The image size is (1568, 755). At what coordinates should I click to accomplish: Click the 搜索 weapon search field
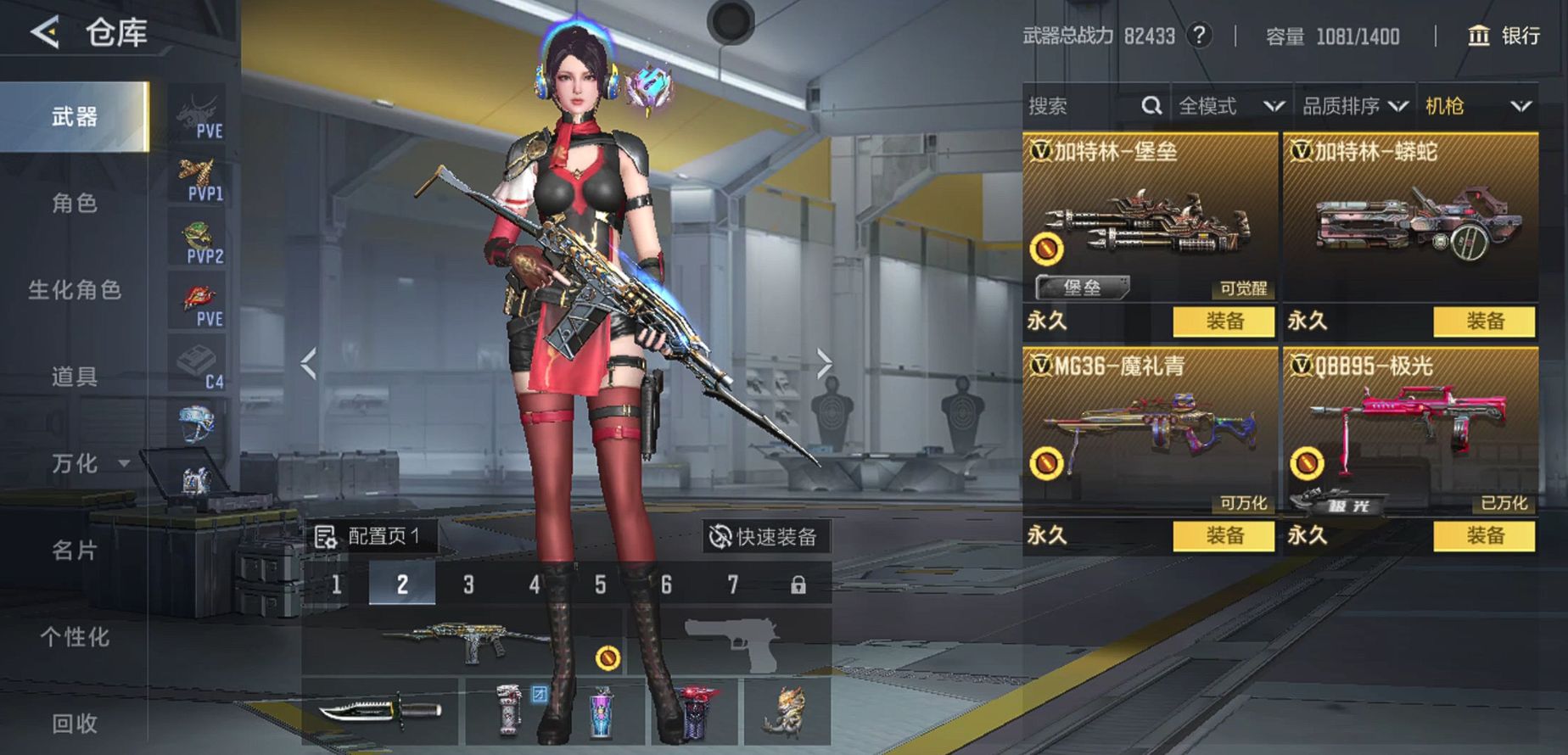tap(1082, 106)
